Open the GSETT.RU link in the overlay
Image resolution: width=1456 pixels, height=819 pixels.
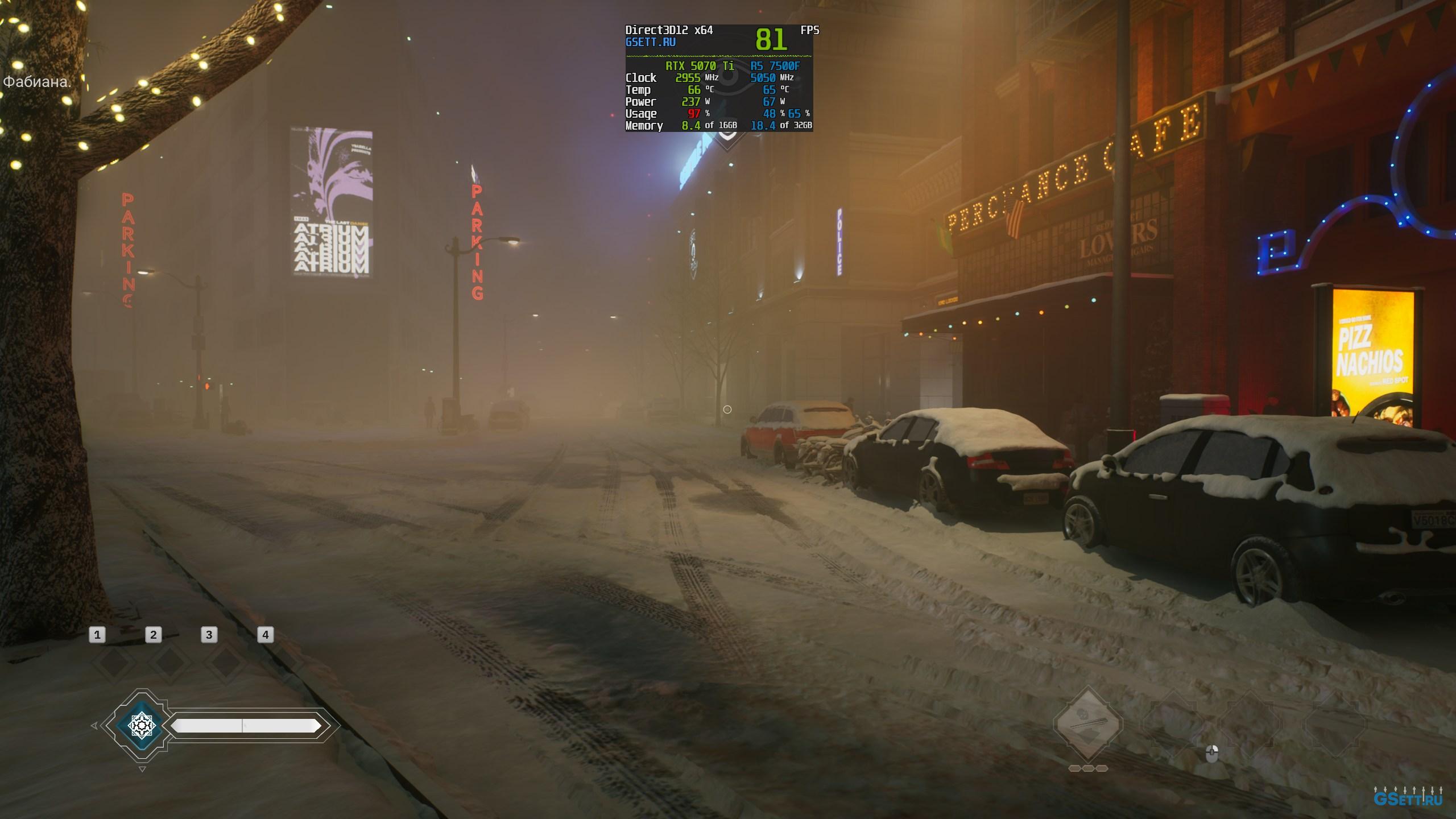(x=650, y=42)
